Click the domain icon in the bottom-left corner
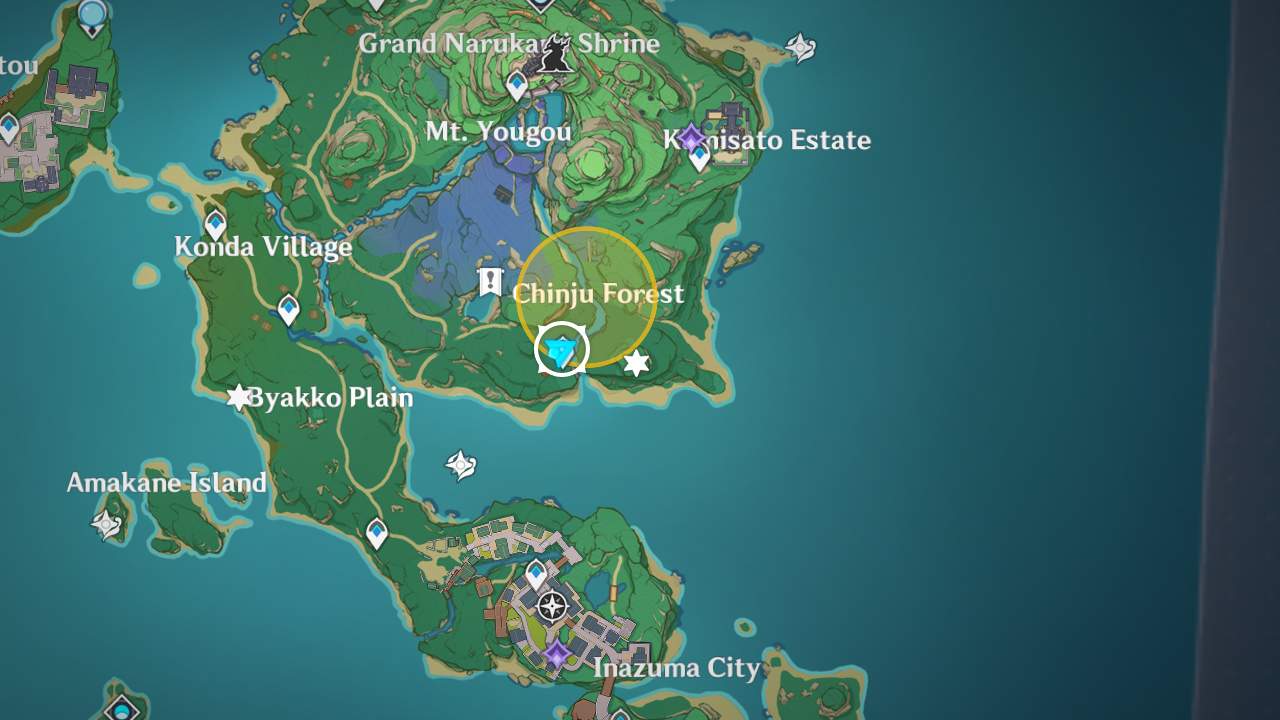Image resolution: width=1280 pixels, height=720 pixels. [x=120, y=712]
